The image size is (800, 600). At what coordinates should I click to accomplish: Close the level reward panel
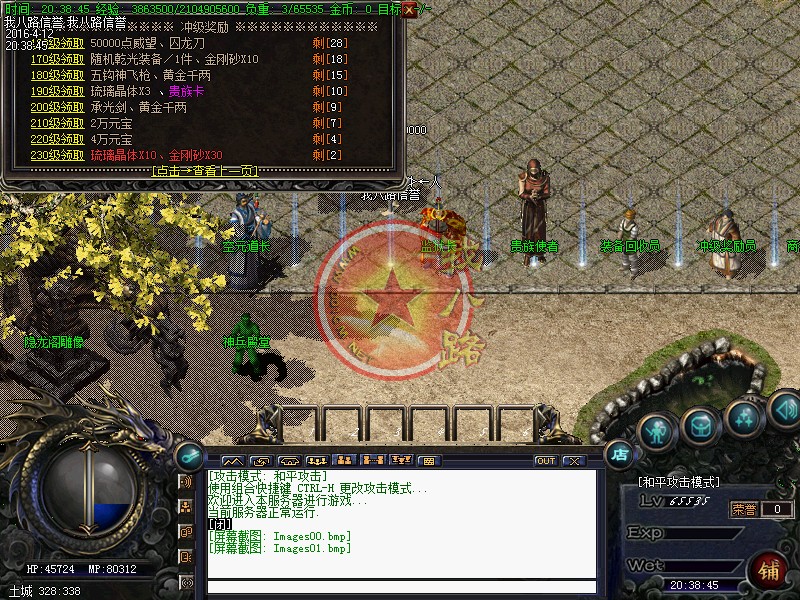409,10
